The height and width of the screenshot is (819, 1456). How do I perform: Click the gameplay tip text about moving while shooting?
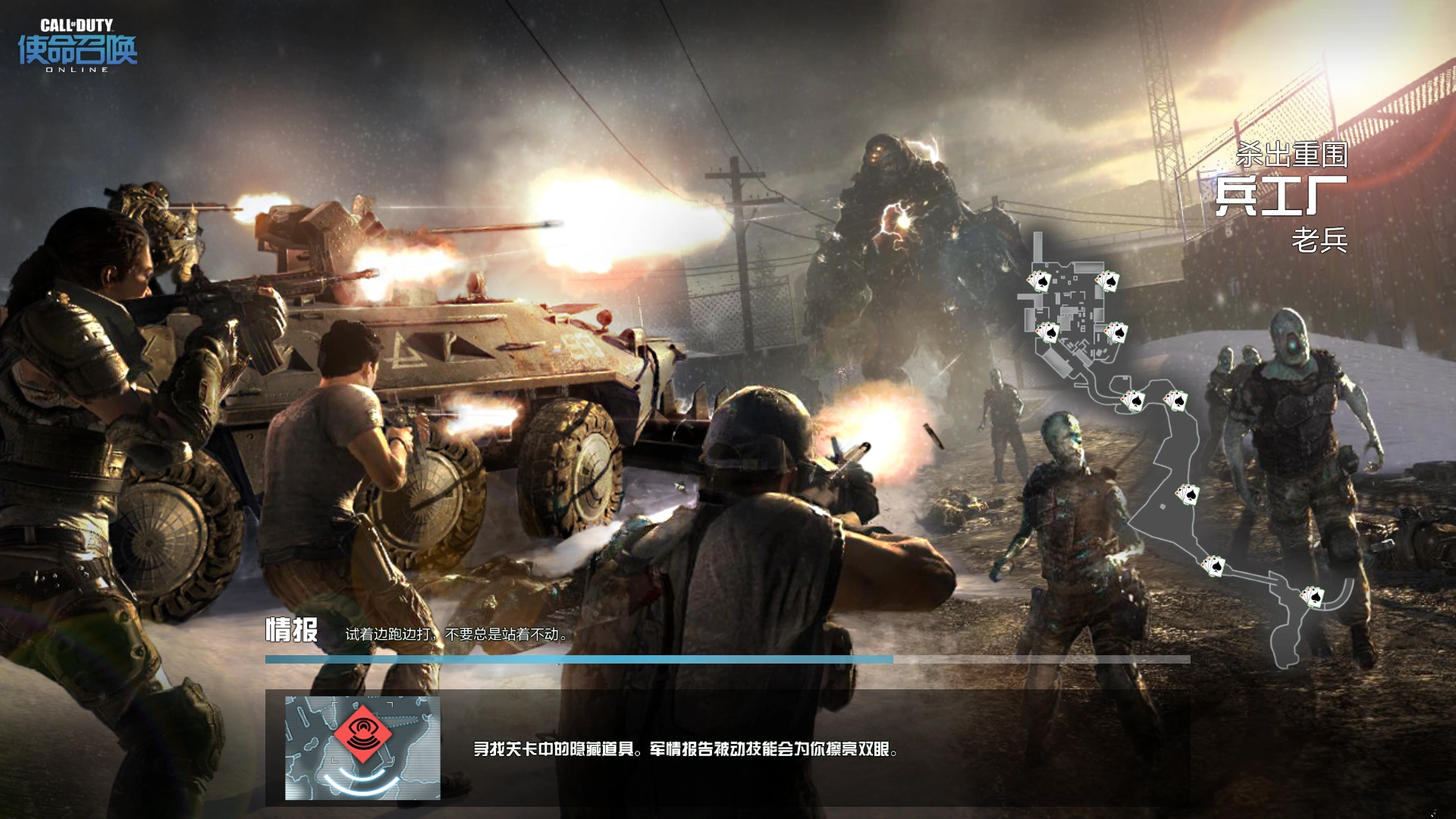(x=455, y=635)
